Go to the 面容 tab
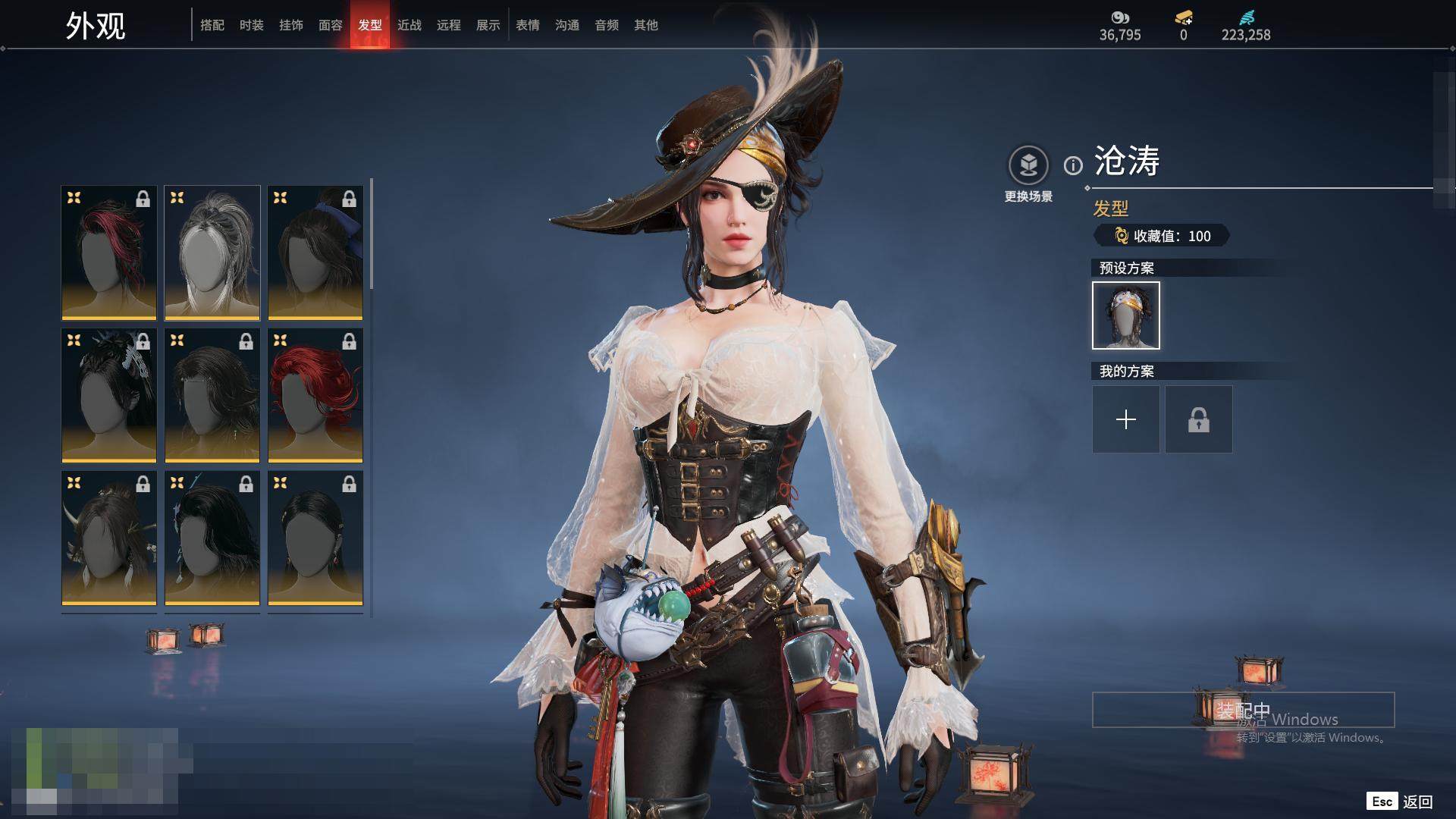 tap(331, 25)
